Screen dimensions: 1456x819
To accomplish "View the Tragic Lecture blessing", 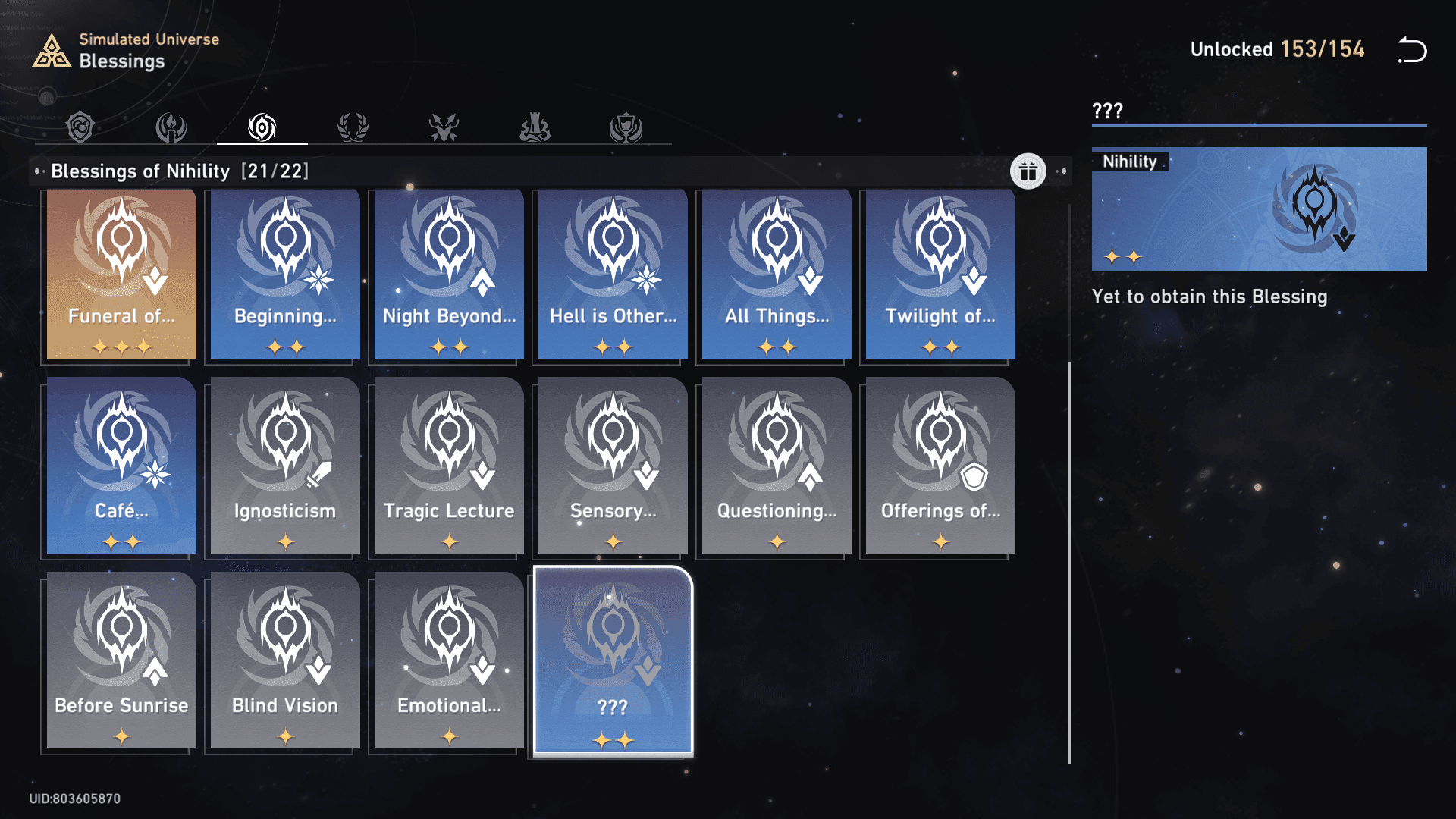I will pos(449,466).
